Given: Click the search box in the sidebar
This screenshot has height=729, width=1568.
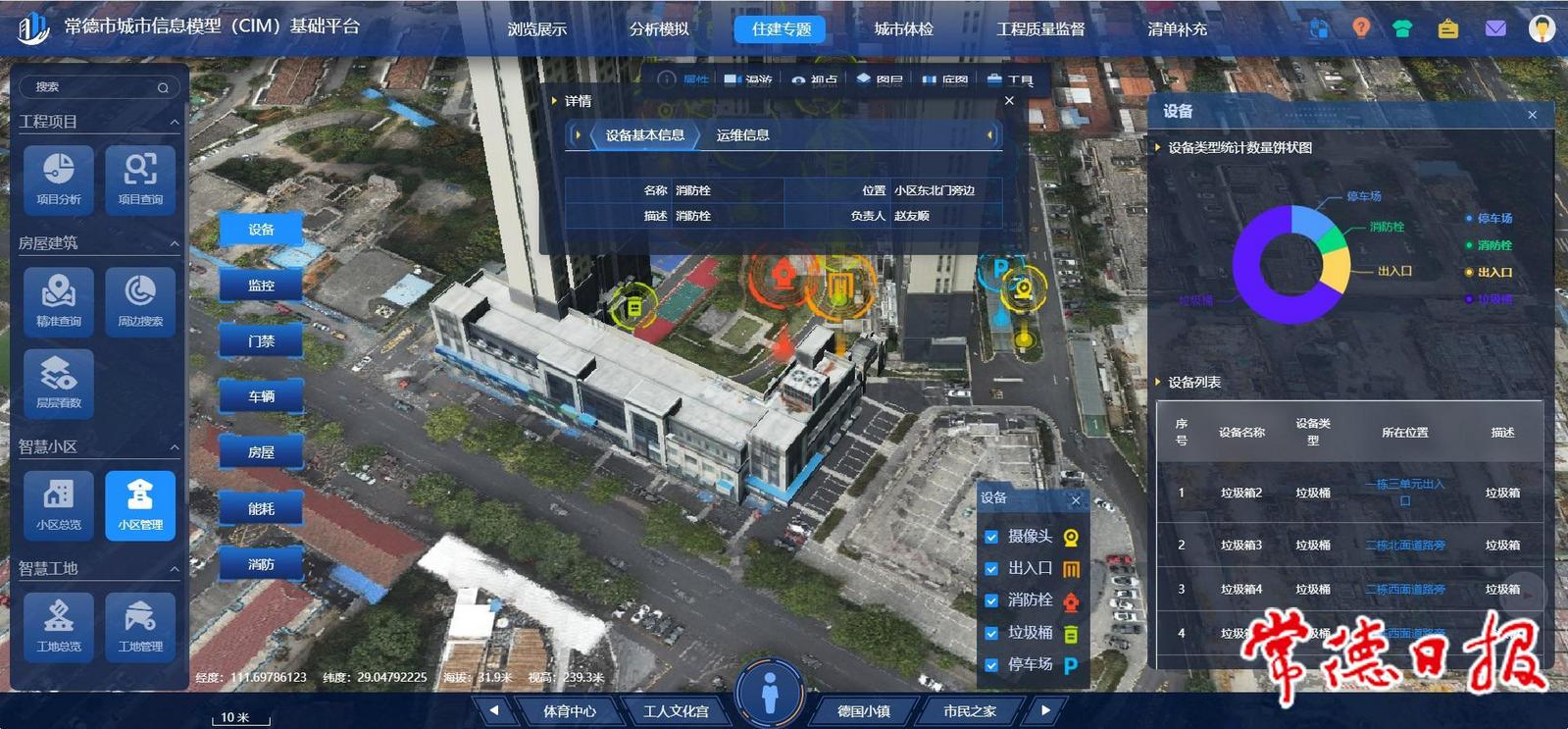Looking at the screenshot, I should click(x=93, y=87).
